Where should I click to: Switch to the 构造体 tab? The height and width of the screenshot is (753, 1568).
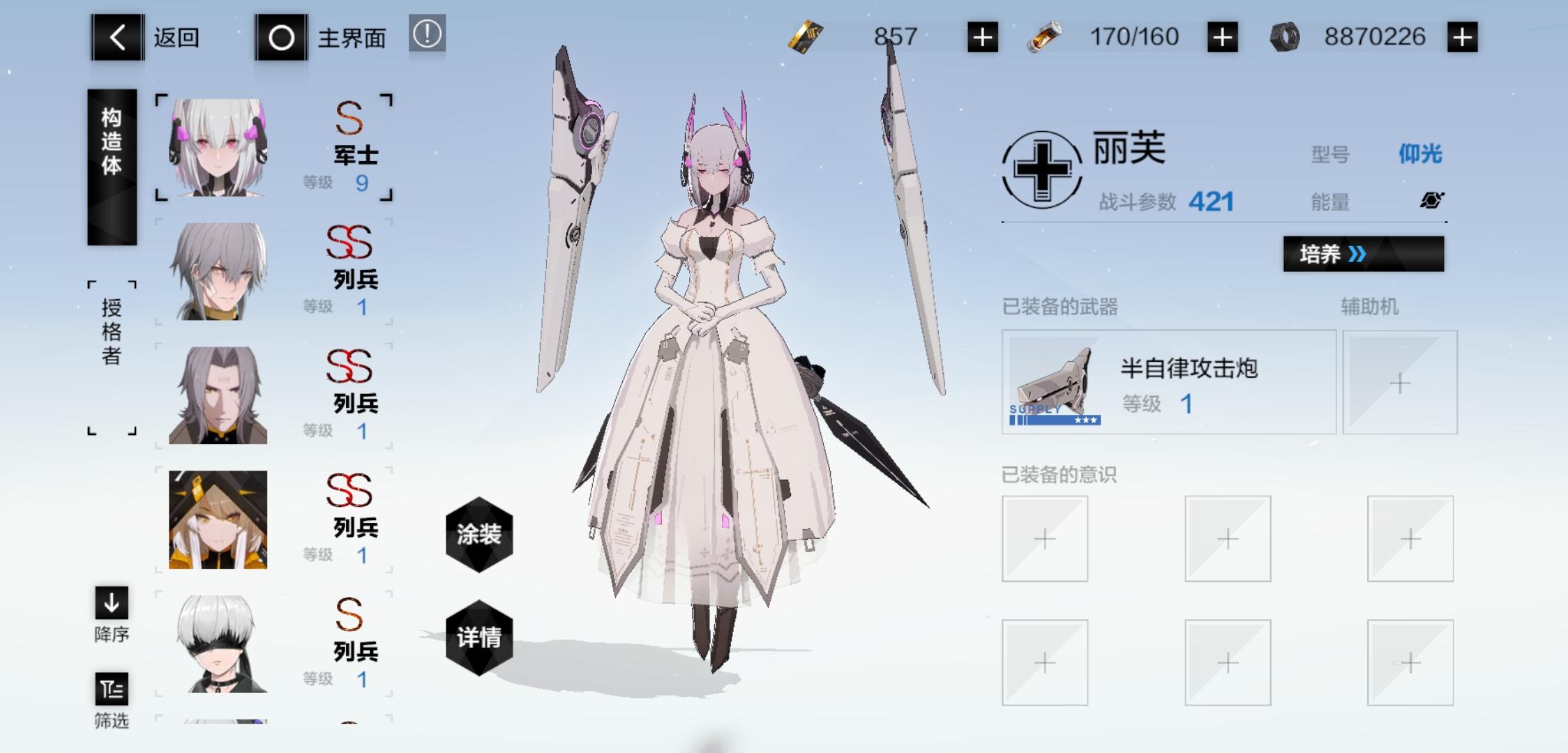point(112,167)
